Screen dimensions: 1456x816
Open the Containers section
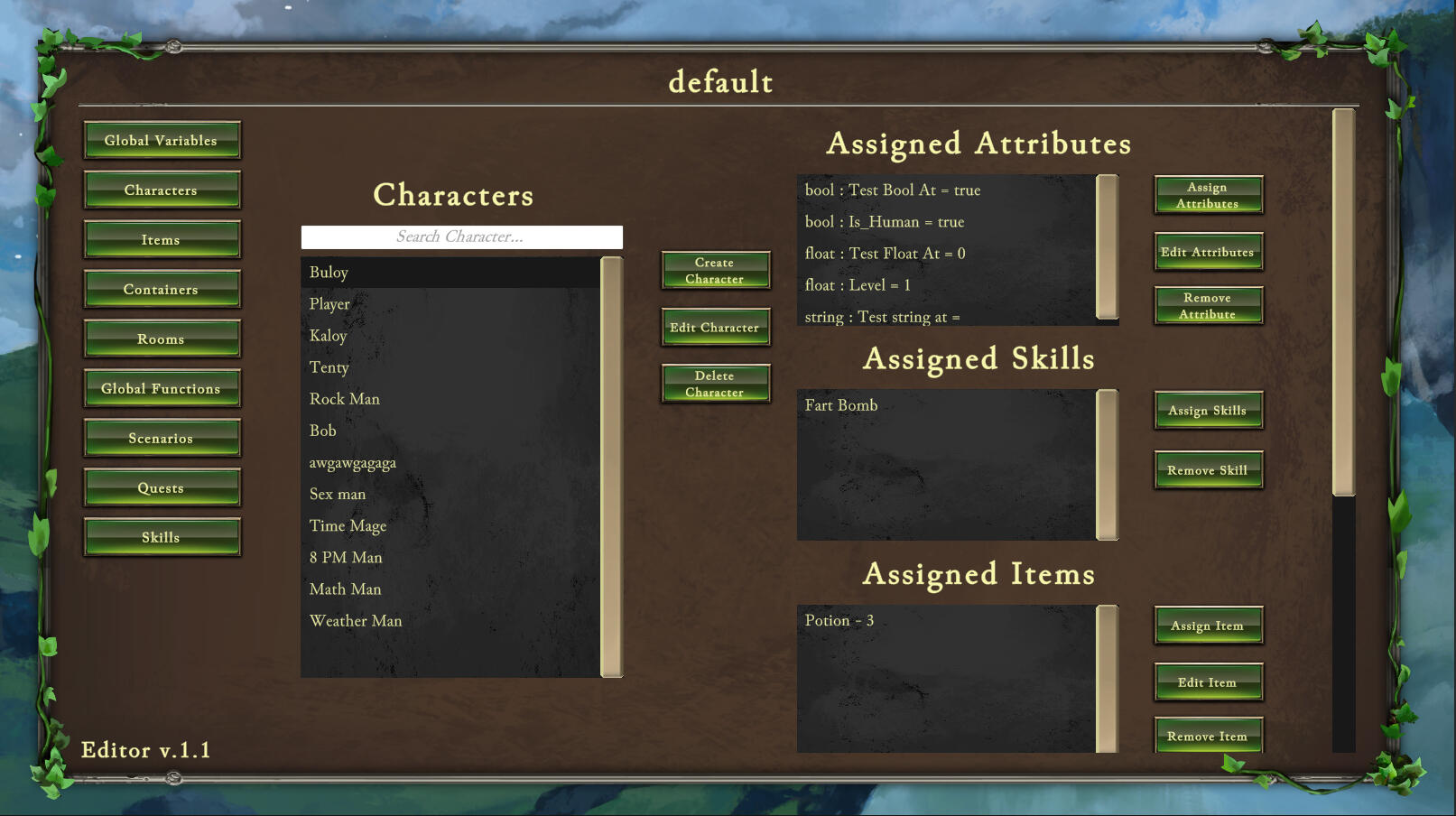click(x=162, y=290)
